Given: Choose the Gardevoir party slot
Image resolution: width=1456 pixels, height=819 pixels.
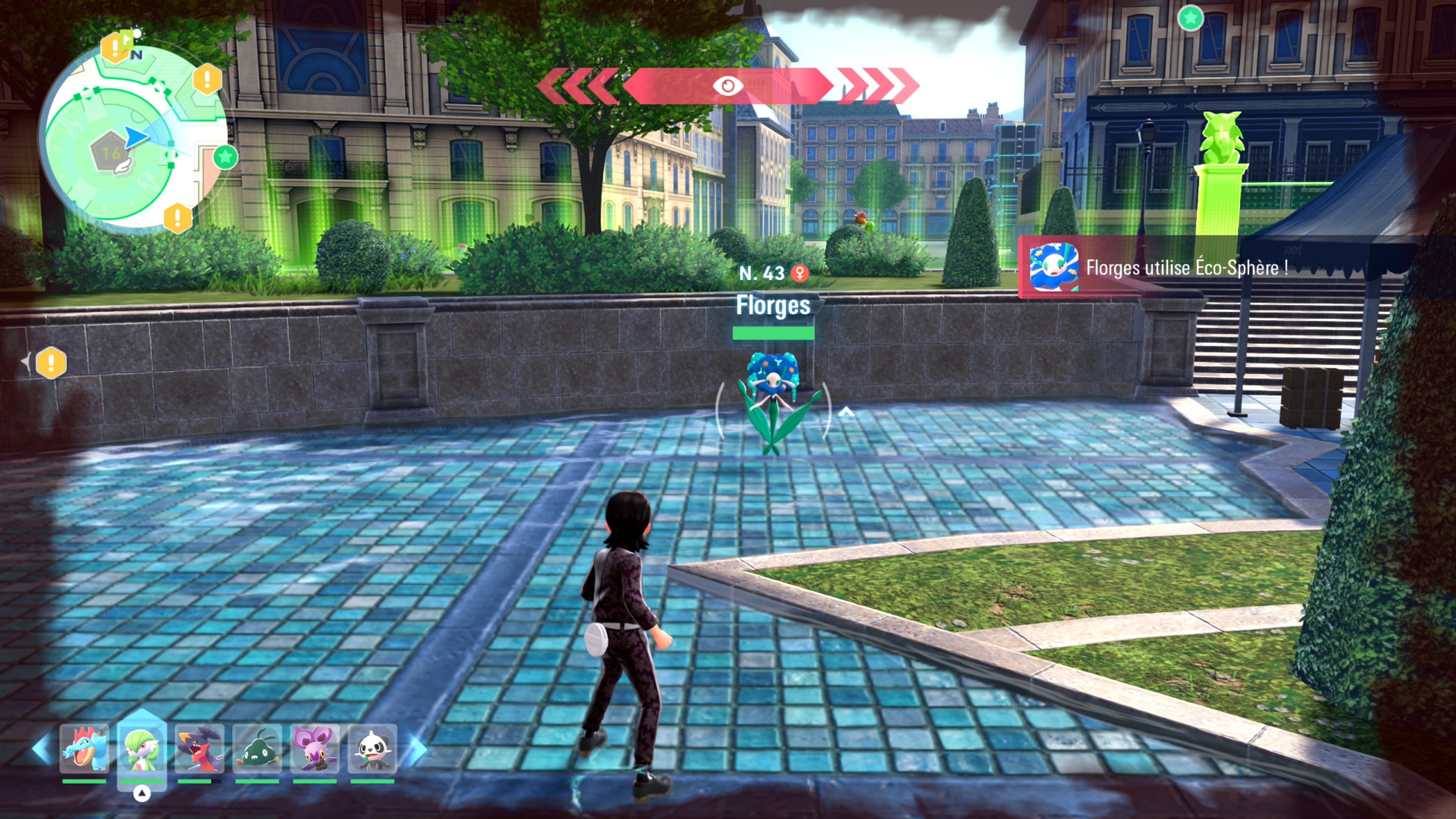Looking at the screenshot, I should point(142,748).
